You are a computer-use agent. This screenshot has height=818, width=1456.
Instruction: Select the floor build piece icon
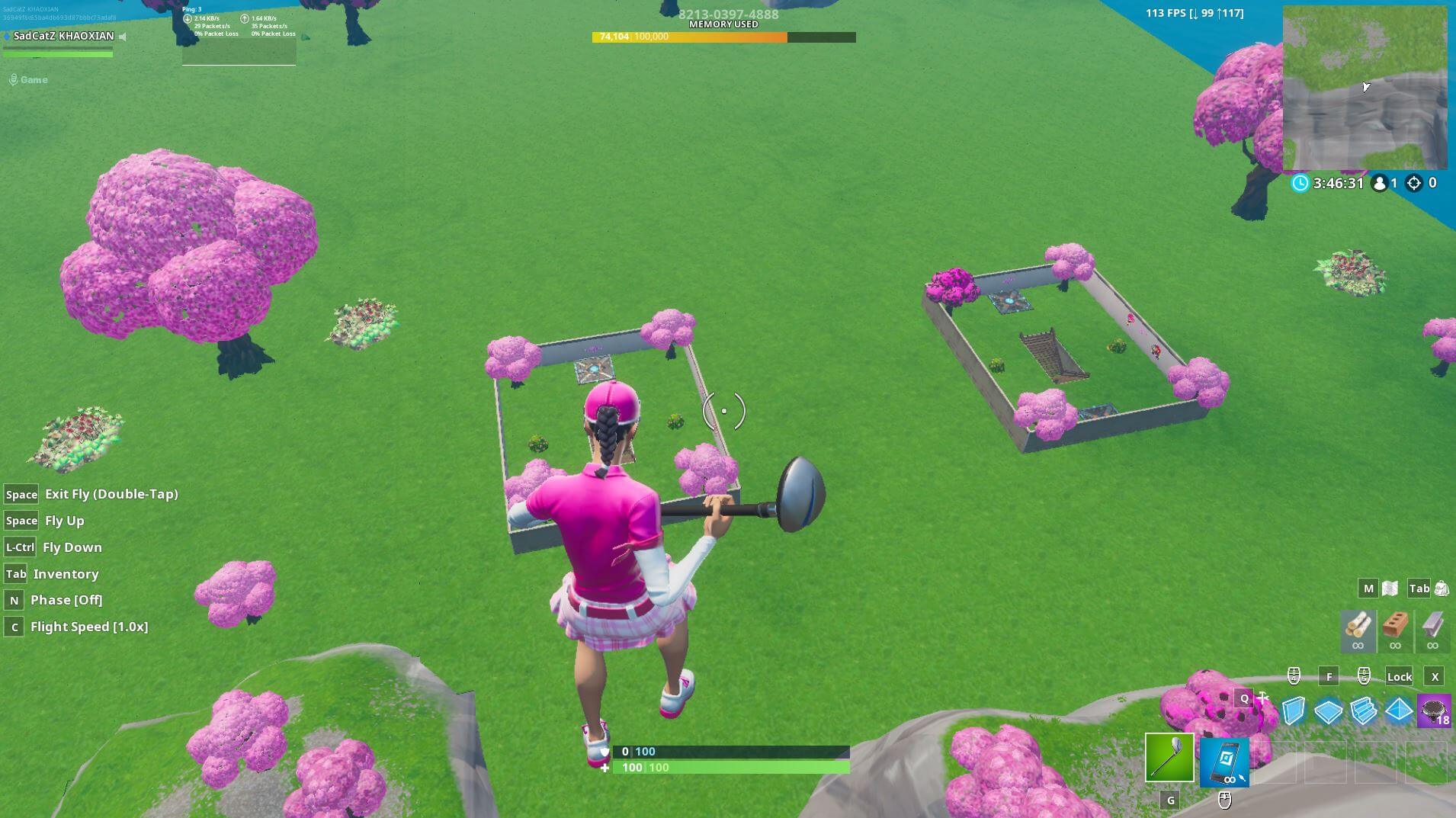[x=1328, y=711]
